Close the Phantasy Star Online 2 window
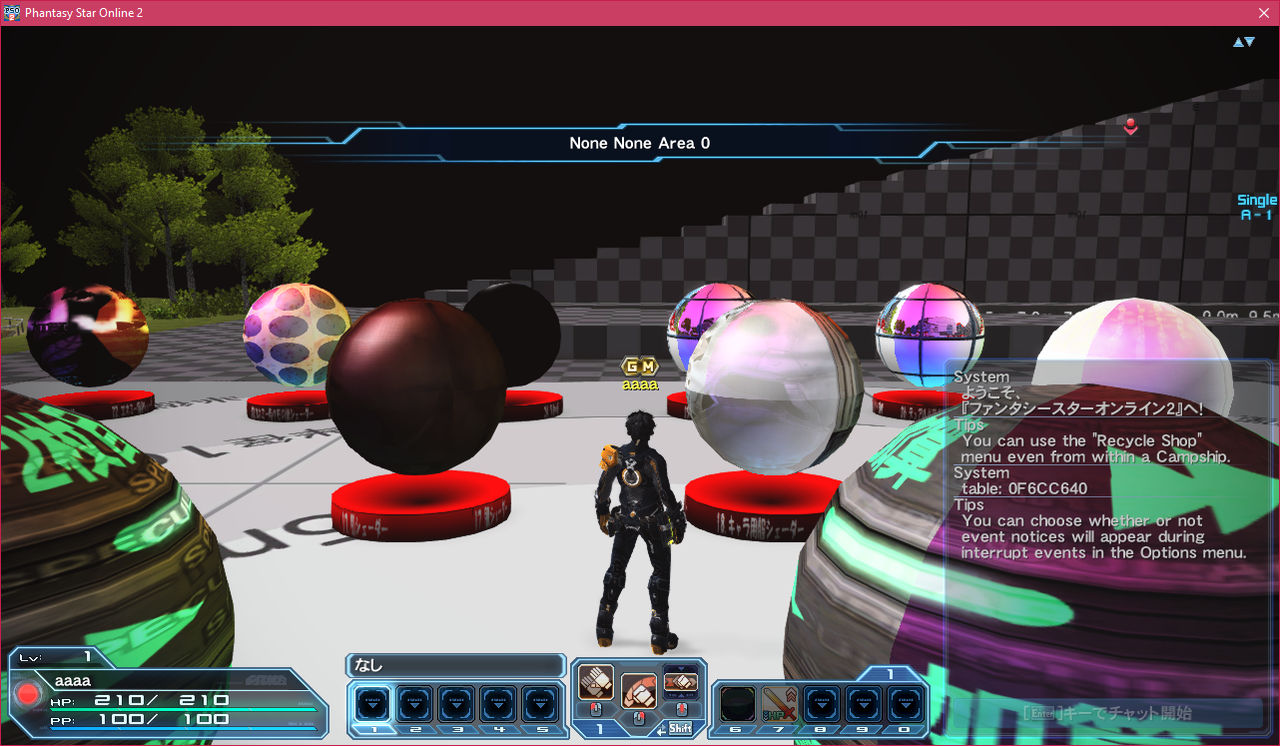 (1264, 13)
